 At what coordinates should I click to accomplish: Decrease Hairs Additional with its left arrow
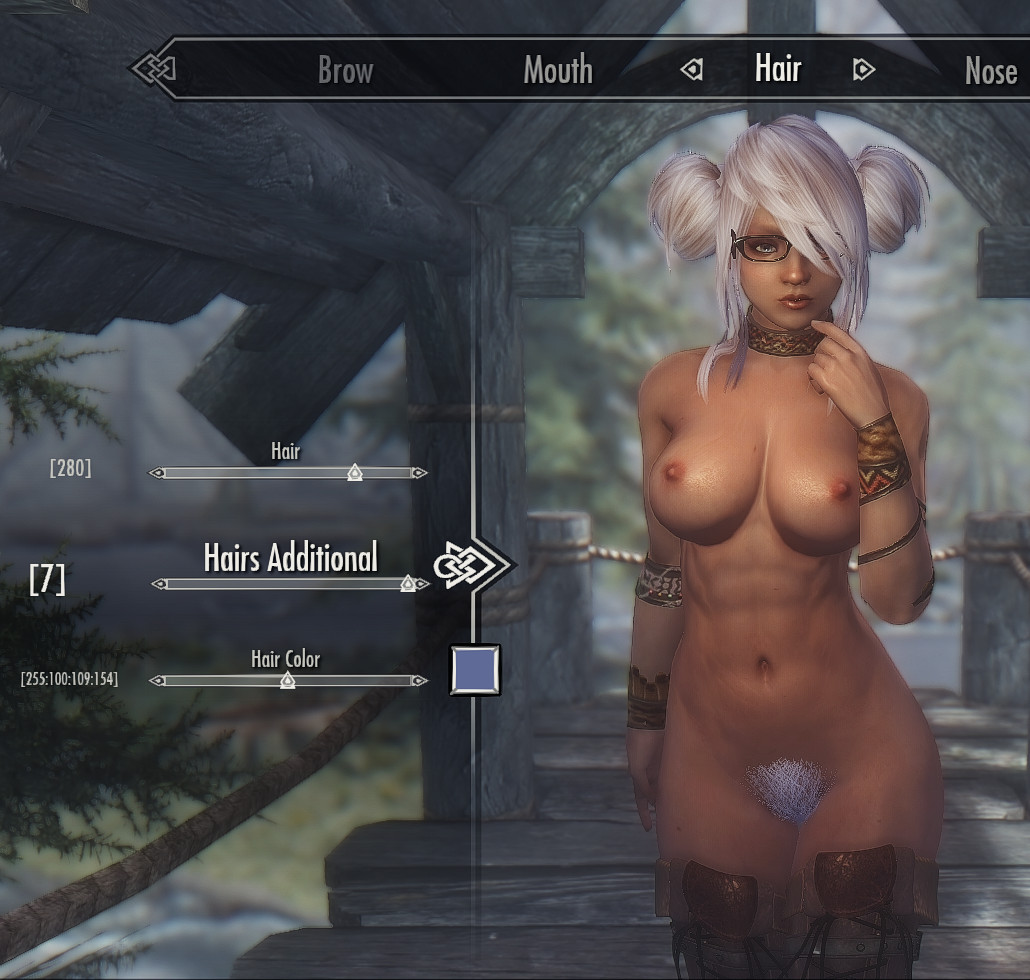pyautogui.click(x=159, y=584)
